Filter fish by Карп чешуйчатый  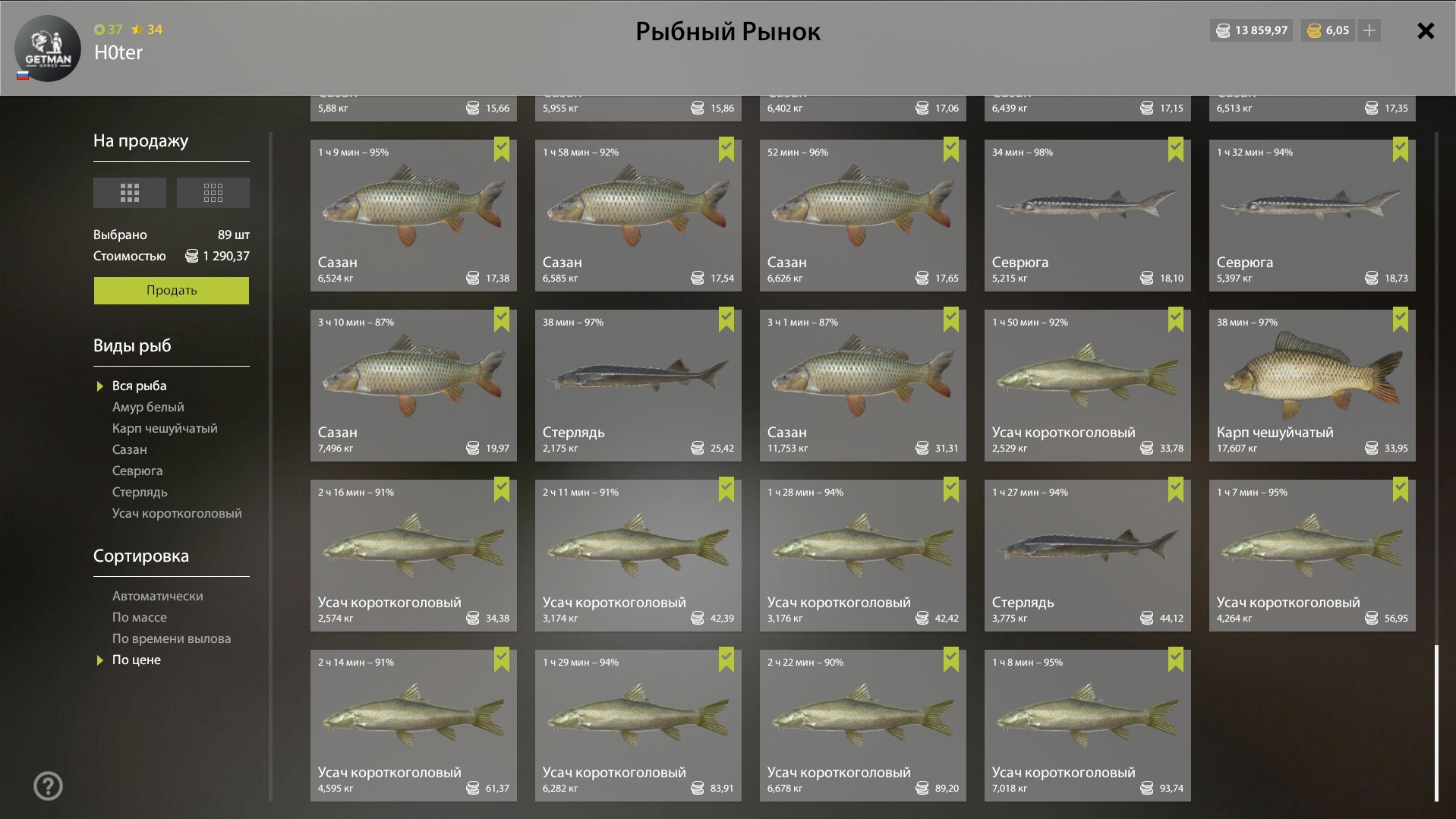tap(165, 429)
